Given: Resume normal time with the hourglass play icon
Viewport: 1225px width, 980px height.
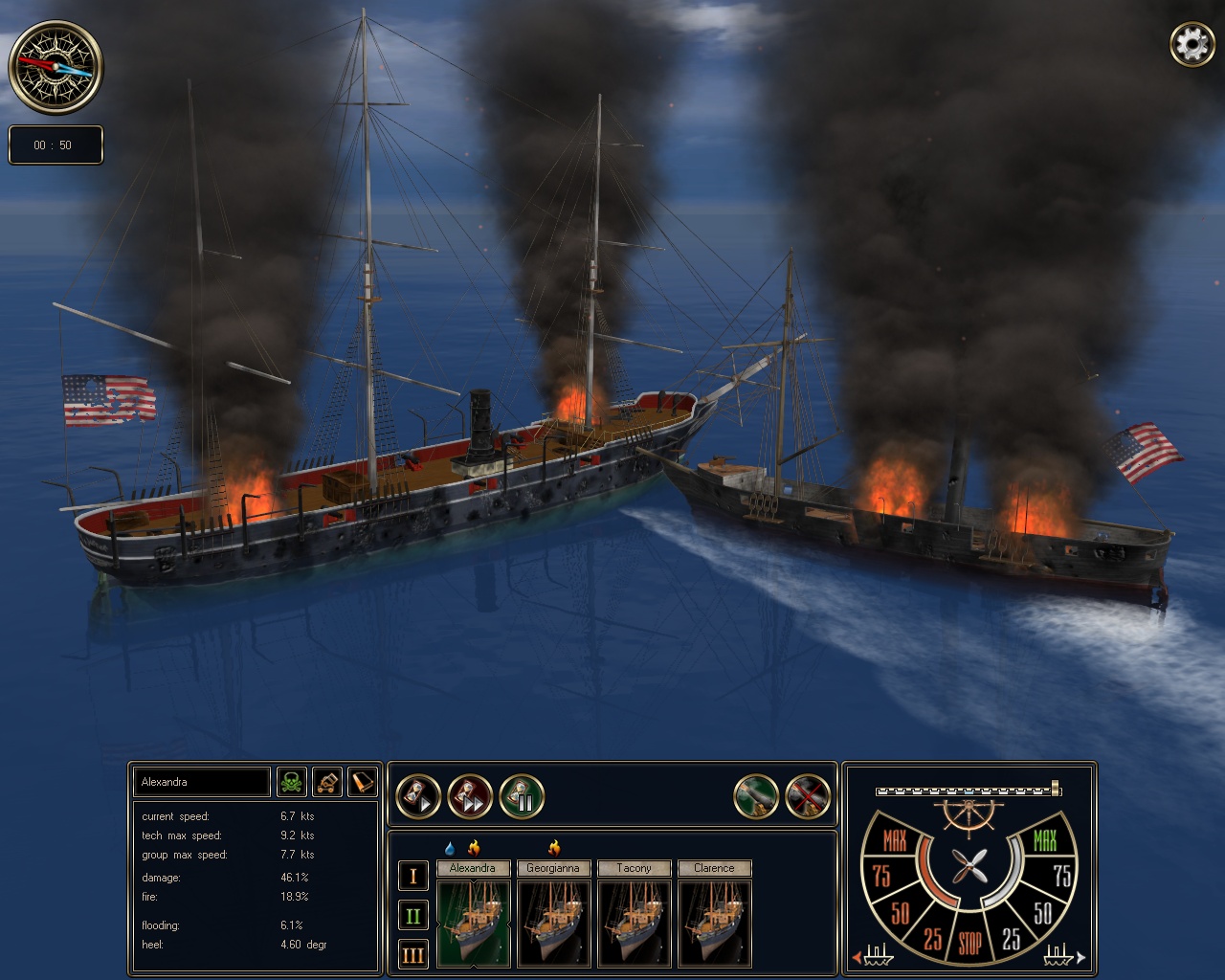Looking at the screenshot, I should [x=418, y=795].
